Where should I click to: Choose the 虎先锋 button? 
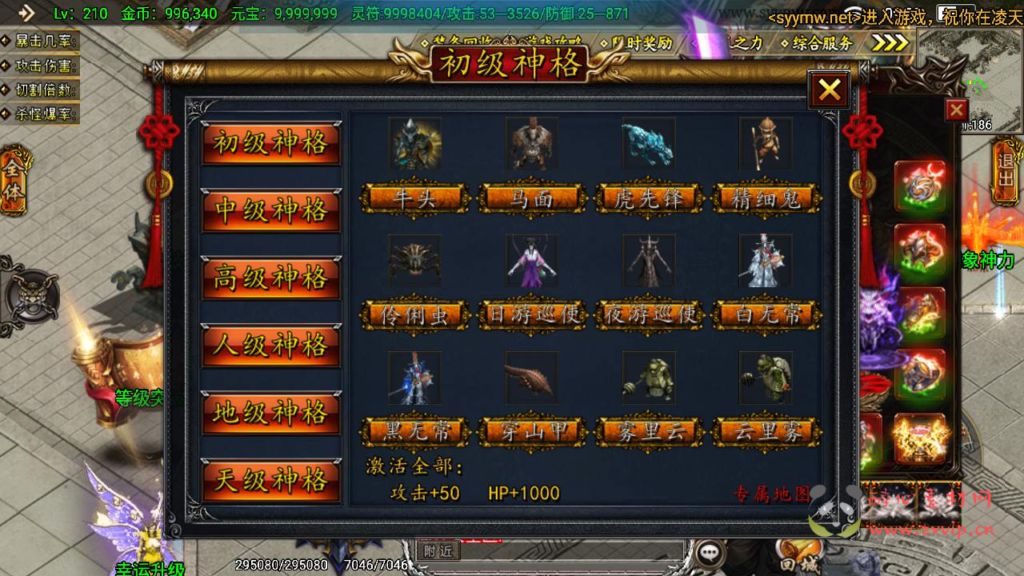pos(648,199)
